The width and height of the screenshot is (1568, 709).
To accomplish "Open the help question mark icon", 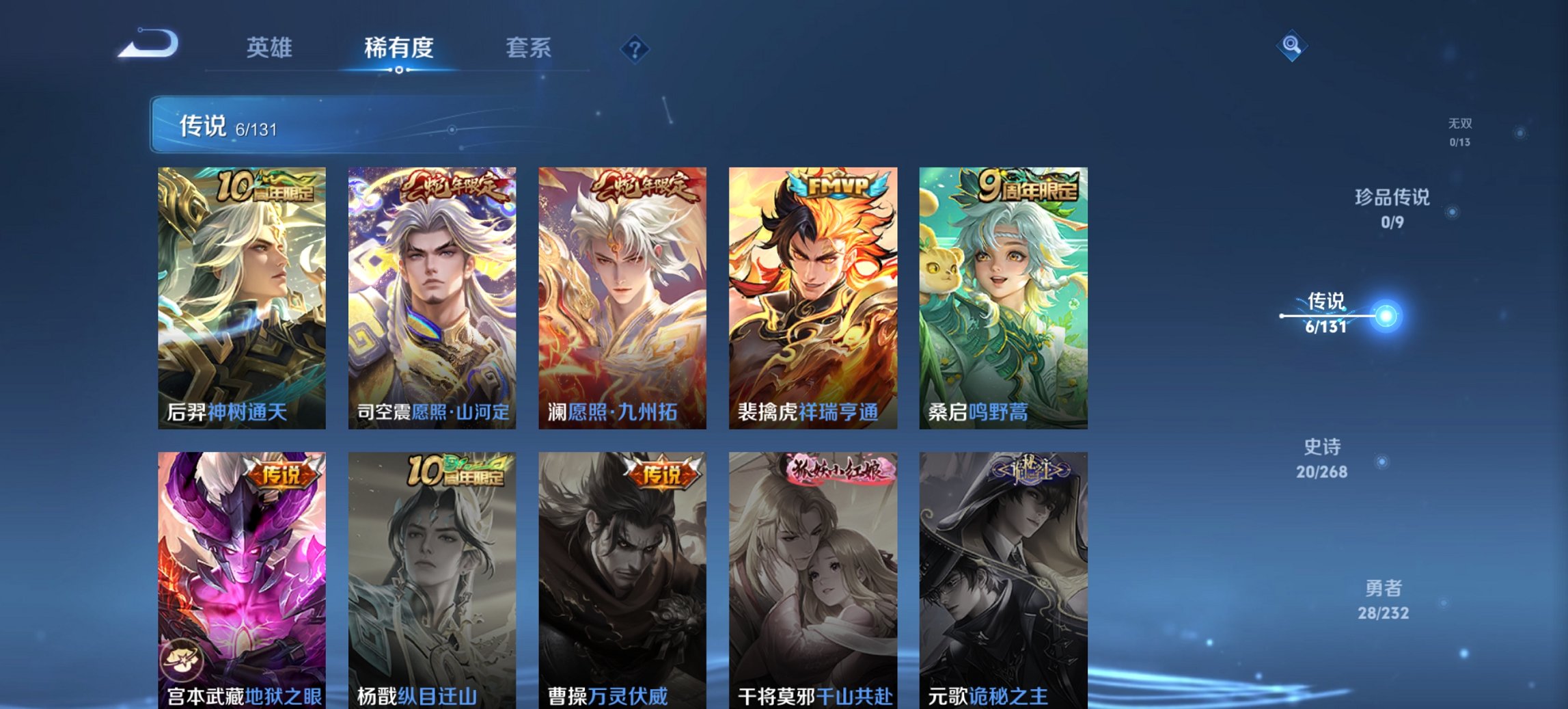I will (x=635, y=48).
